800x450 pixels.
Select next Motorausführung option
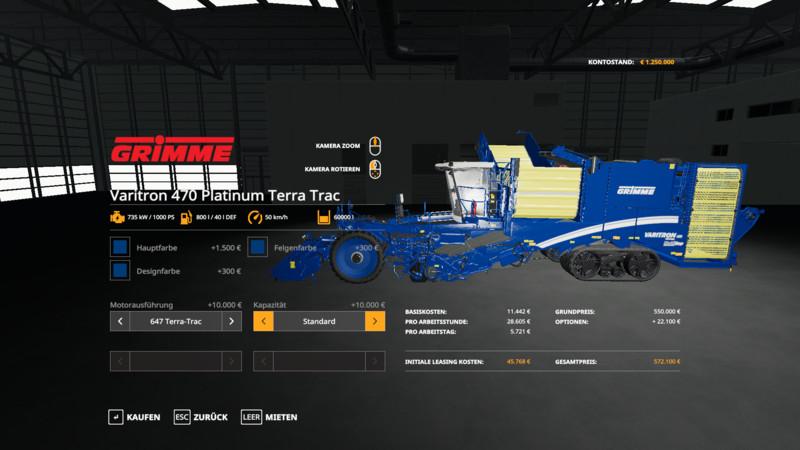(x=232, y=321)
